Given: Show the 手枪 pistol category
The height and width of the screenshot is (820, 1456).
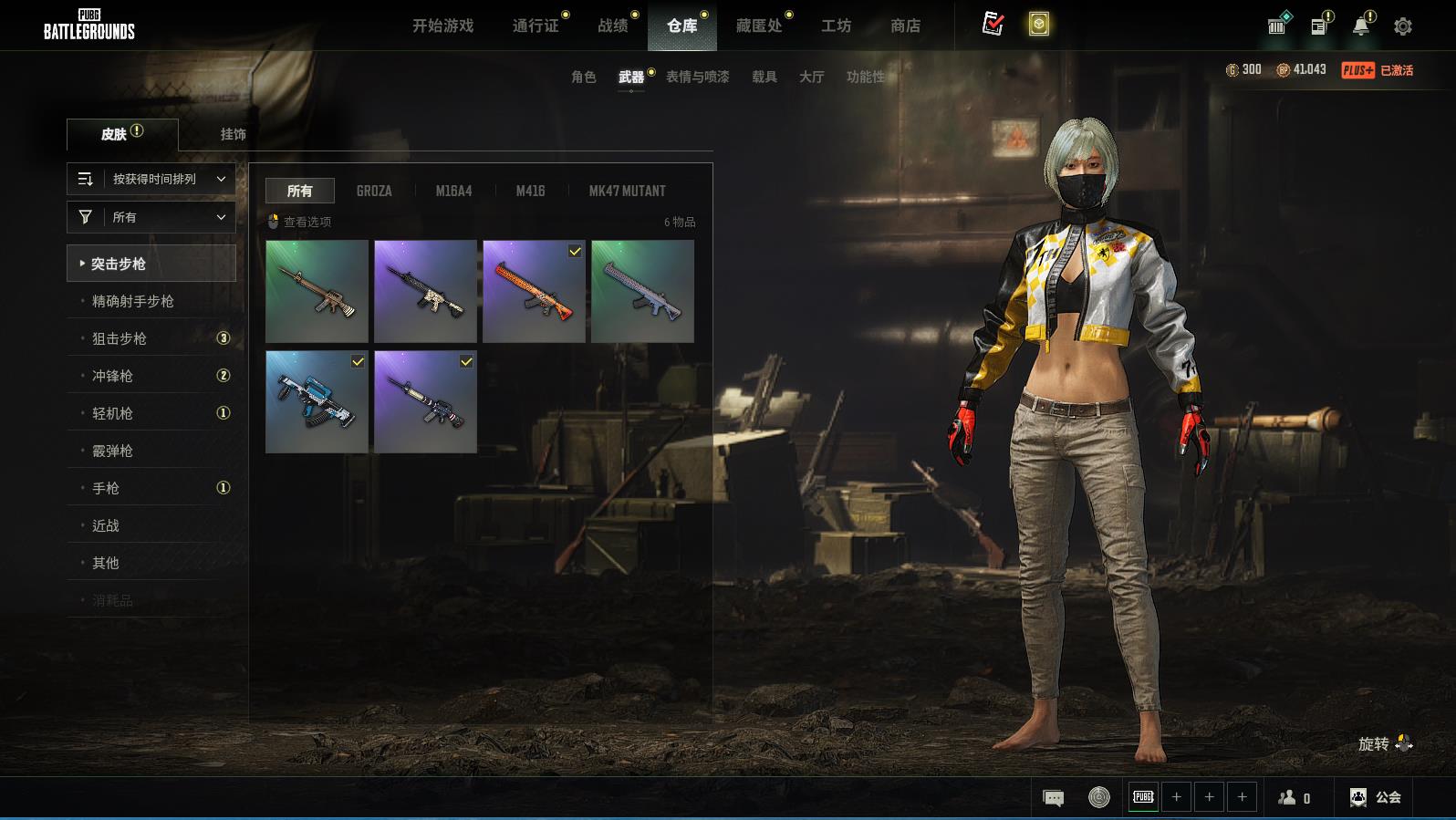Looking at the screenshot, I should tap(106, 488).
